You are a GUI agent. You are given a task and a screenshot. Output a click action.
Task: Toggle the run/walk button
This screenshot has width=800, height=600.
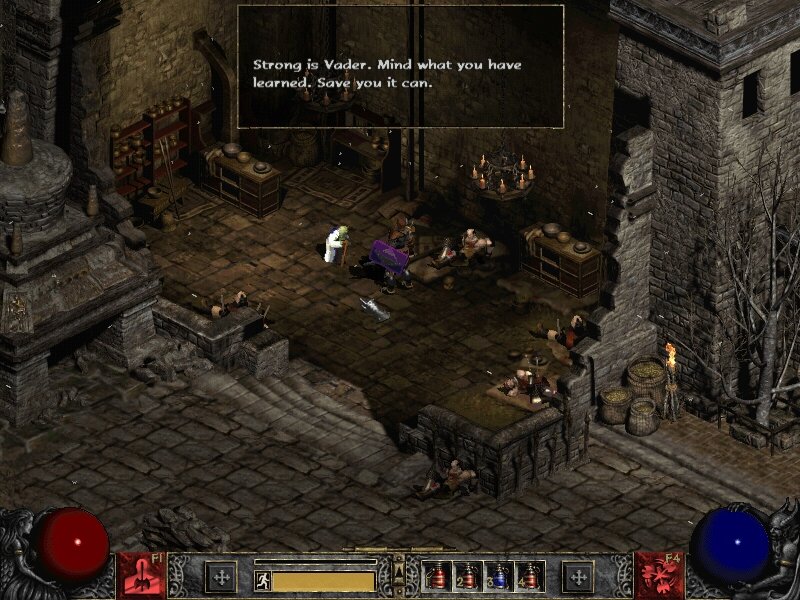pyautogui.click(x=263, y=581)
